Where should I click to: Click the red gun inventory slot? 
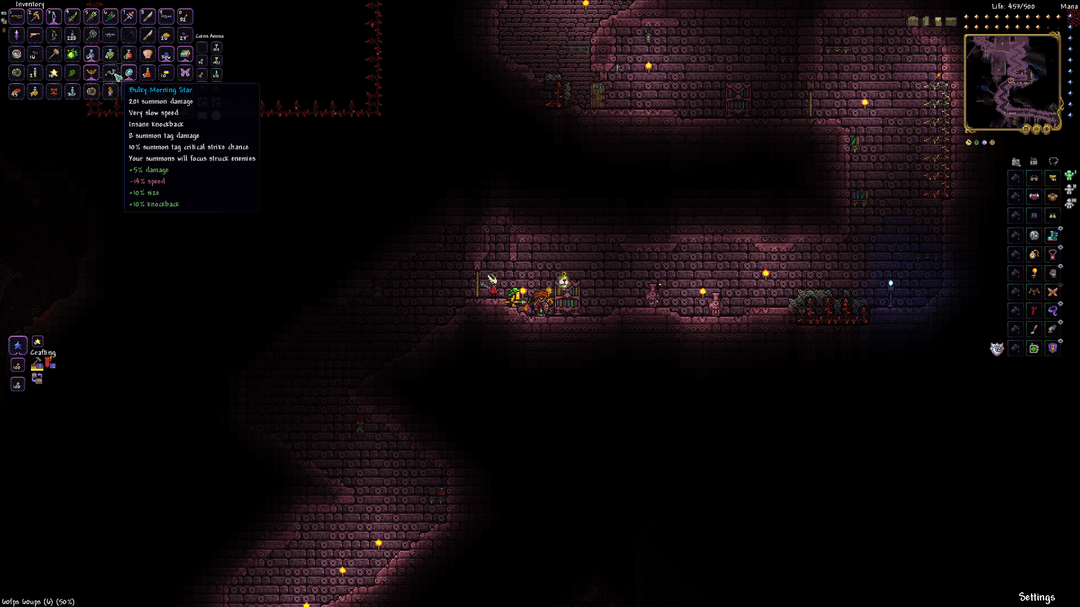click(x=36, y=36)
